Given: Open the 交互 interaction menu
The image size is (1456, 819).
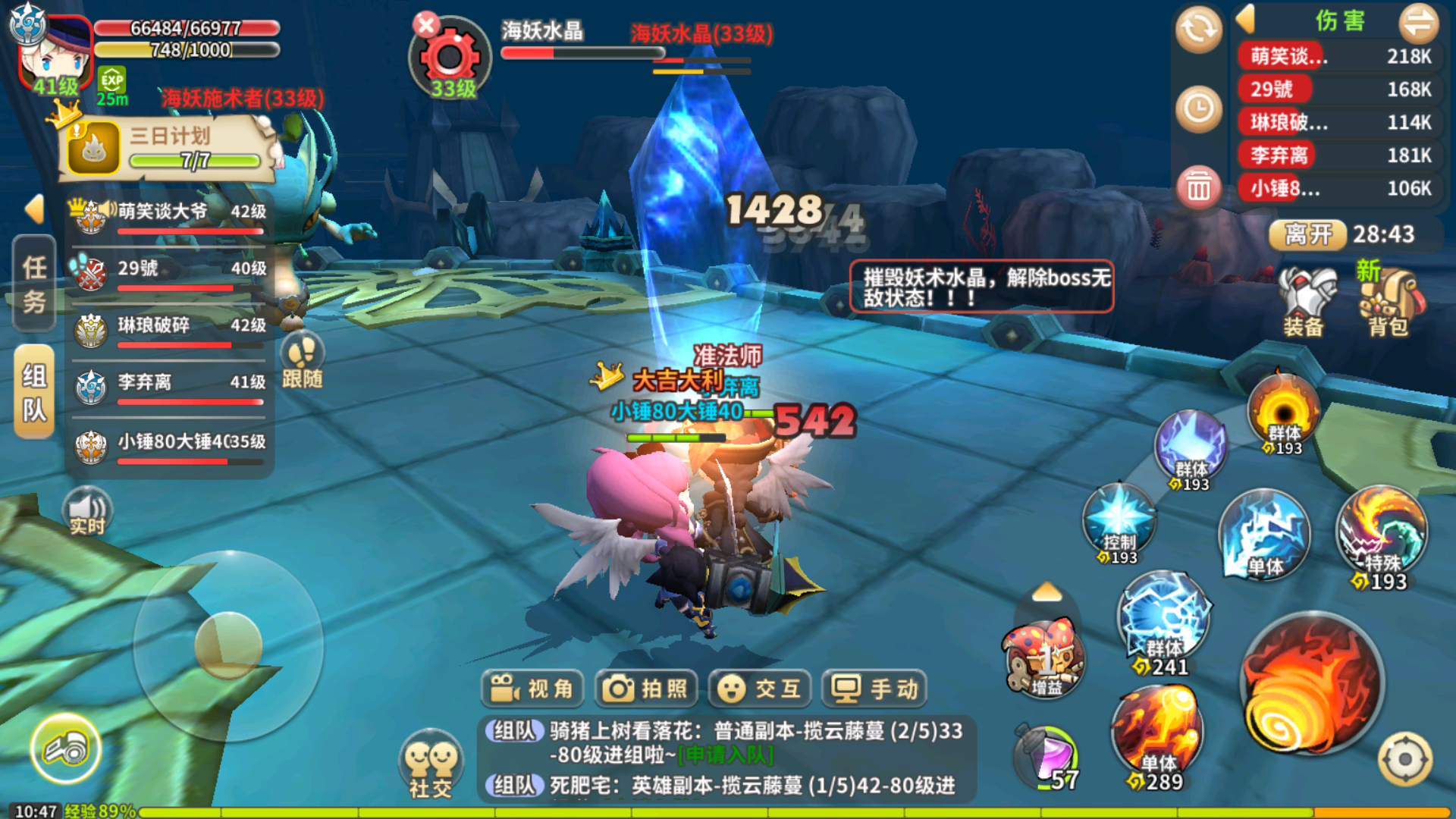Looking at the screenshot, I should click(760, 689).
